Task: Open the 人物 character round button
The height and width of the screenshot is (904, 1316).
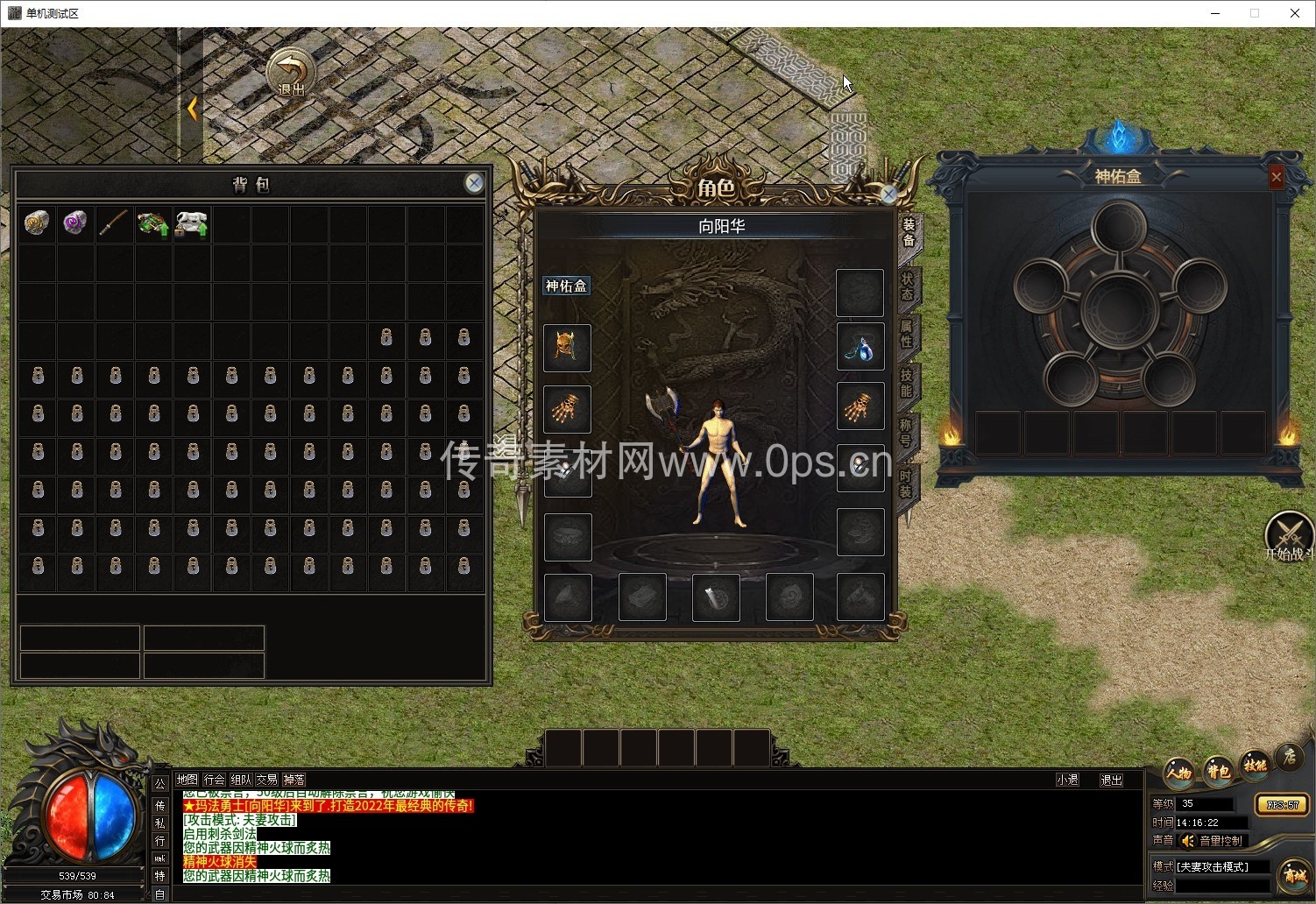Action: coord(1179,771)
